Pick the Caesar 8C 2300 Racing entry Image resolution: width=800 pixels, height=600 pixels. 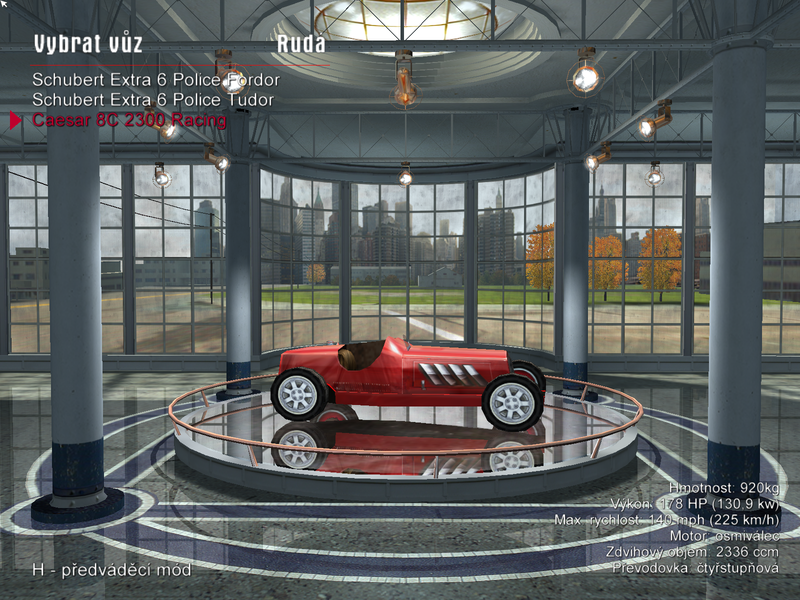(129, 121)
